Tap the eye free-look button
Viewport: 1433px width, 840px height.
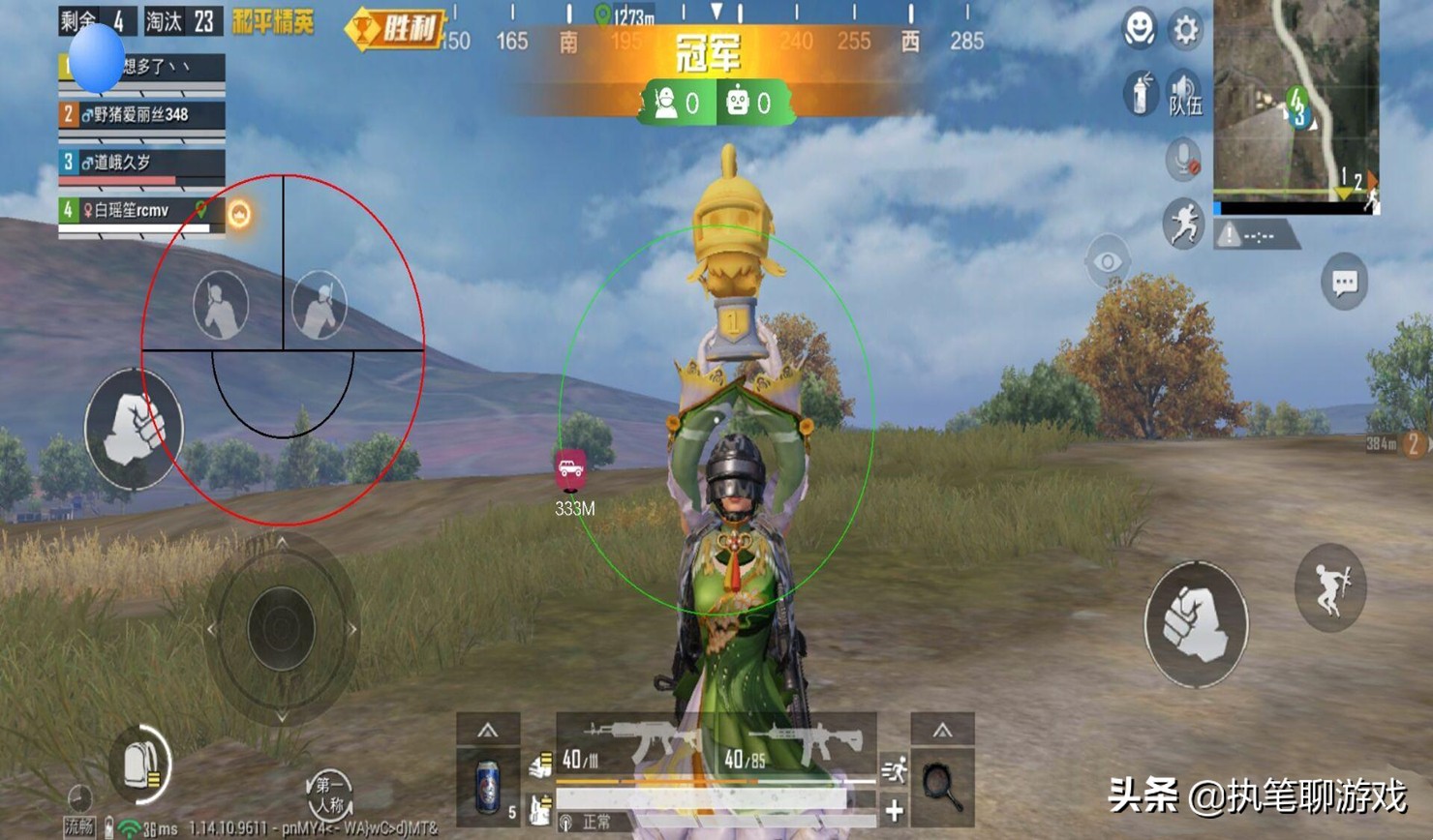1108,261
